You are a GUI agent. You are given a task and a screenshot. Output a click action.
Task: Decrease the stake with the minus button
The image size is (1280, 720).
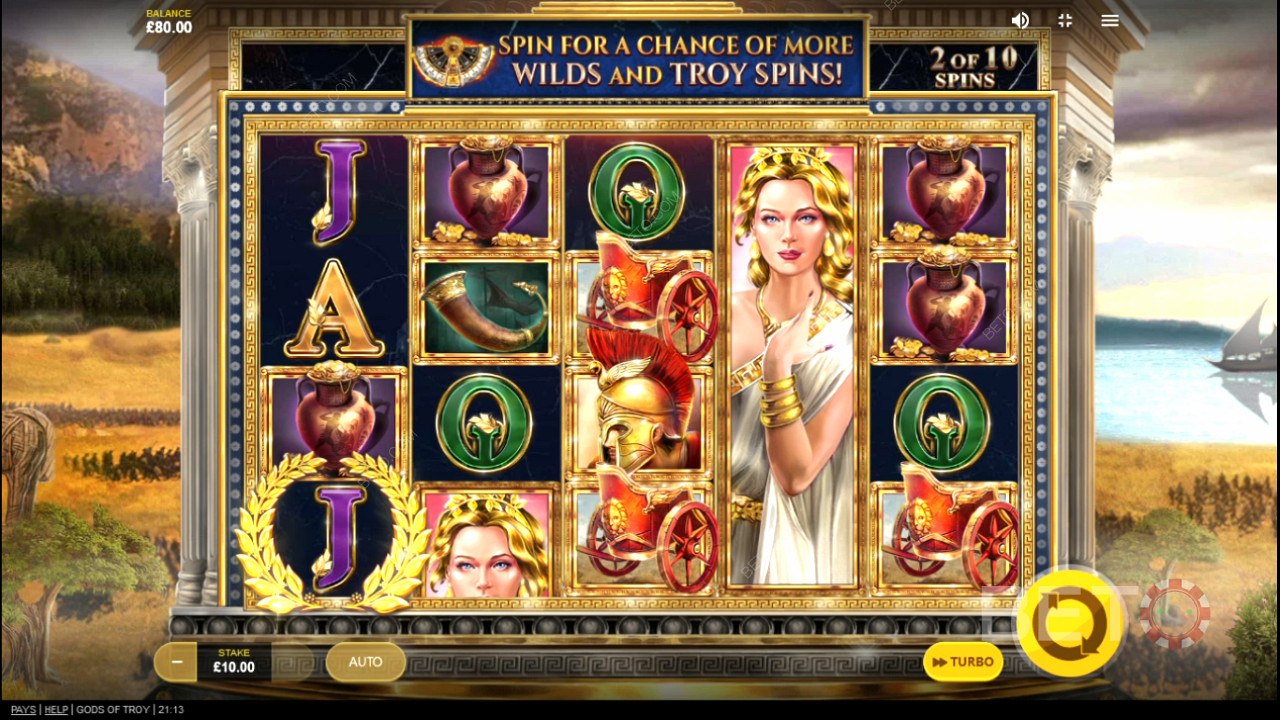(177, 662)
